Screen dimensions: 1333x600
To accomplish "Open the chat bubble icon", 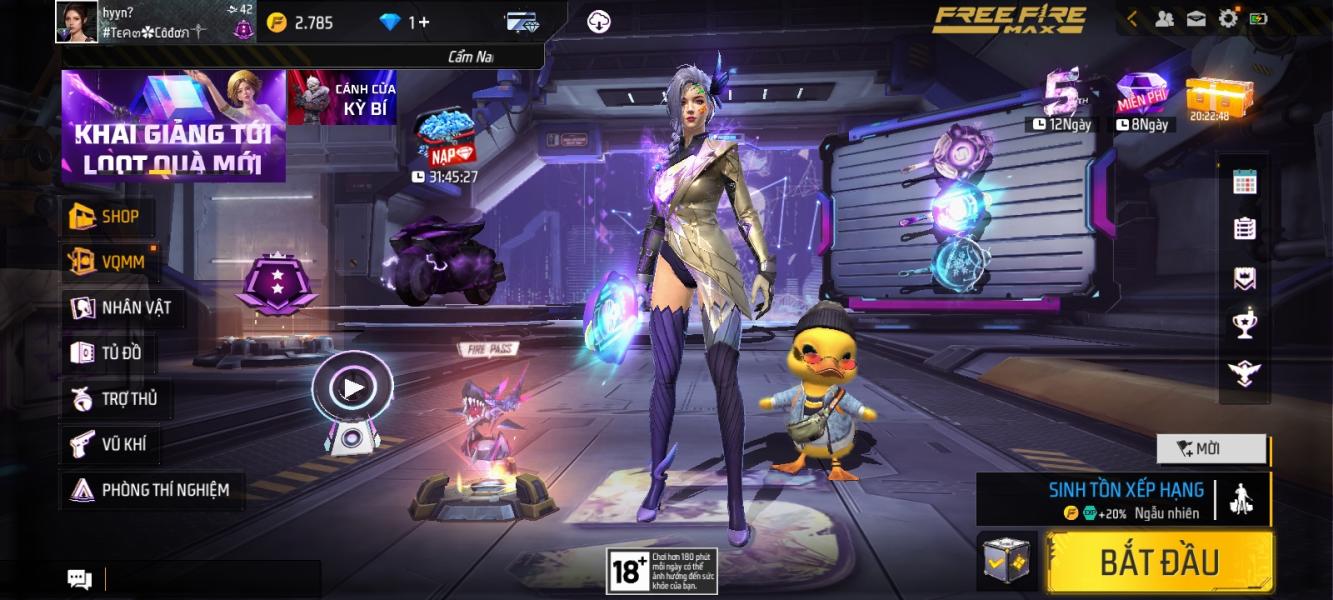I will click(x=79, y=579).
